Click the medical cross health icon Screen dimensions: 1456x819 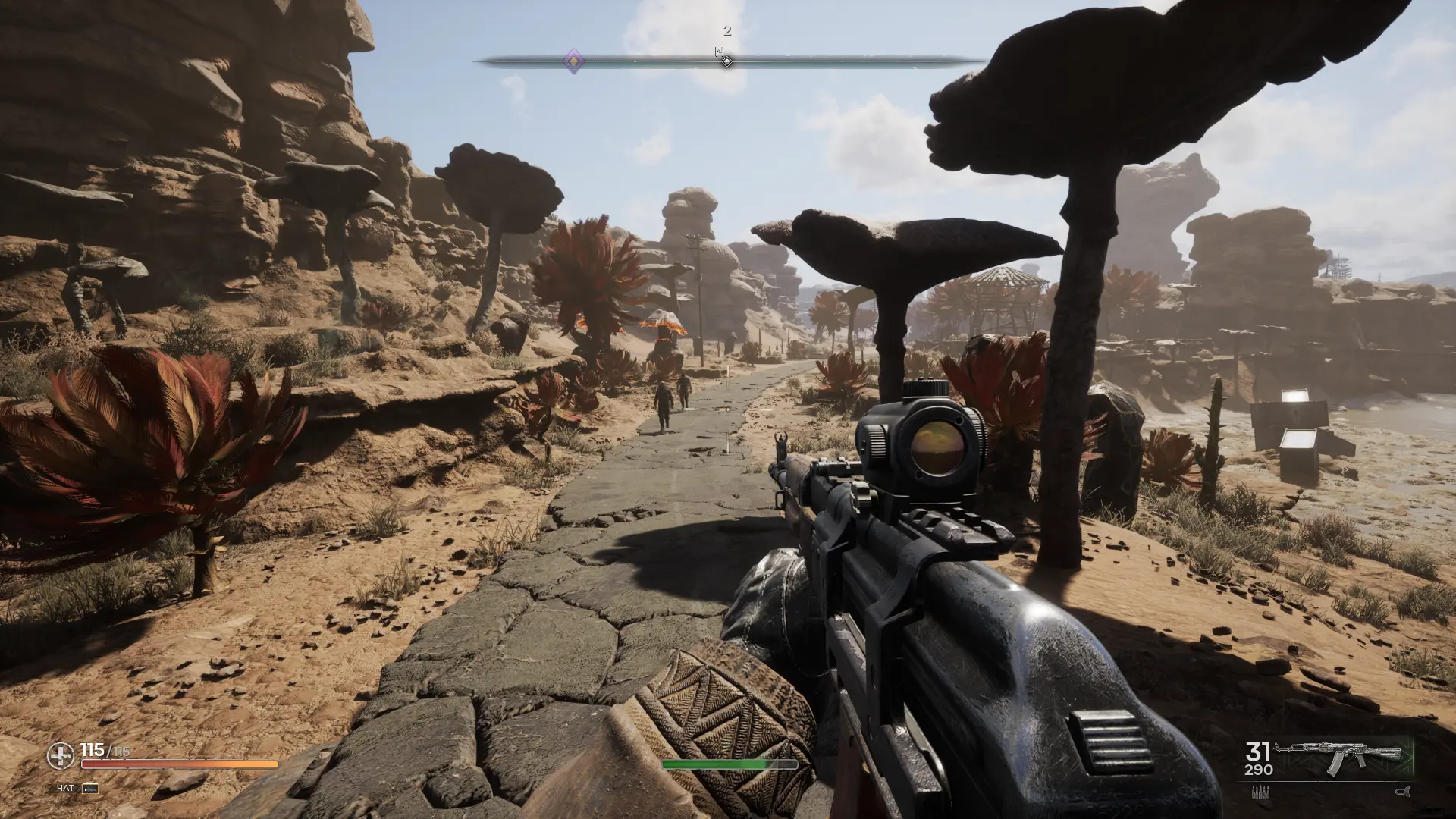point(61,755)
